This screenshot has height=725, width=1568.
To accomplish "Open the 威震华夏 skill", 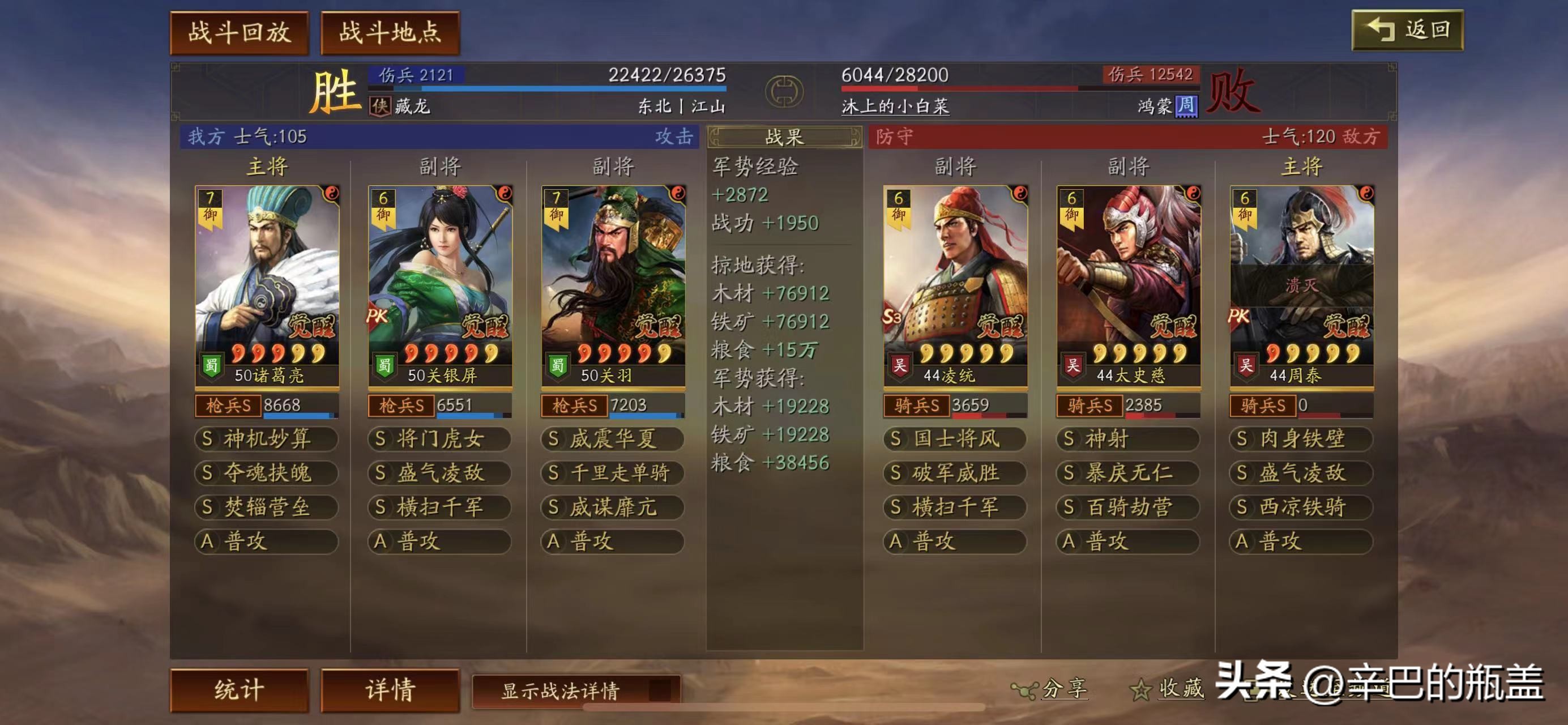I will pyautogui.click(x=613, y=439).
